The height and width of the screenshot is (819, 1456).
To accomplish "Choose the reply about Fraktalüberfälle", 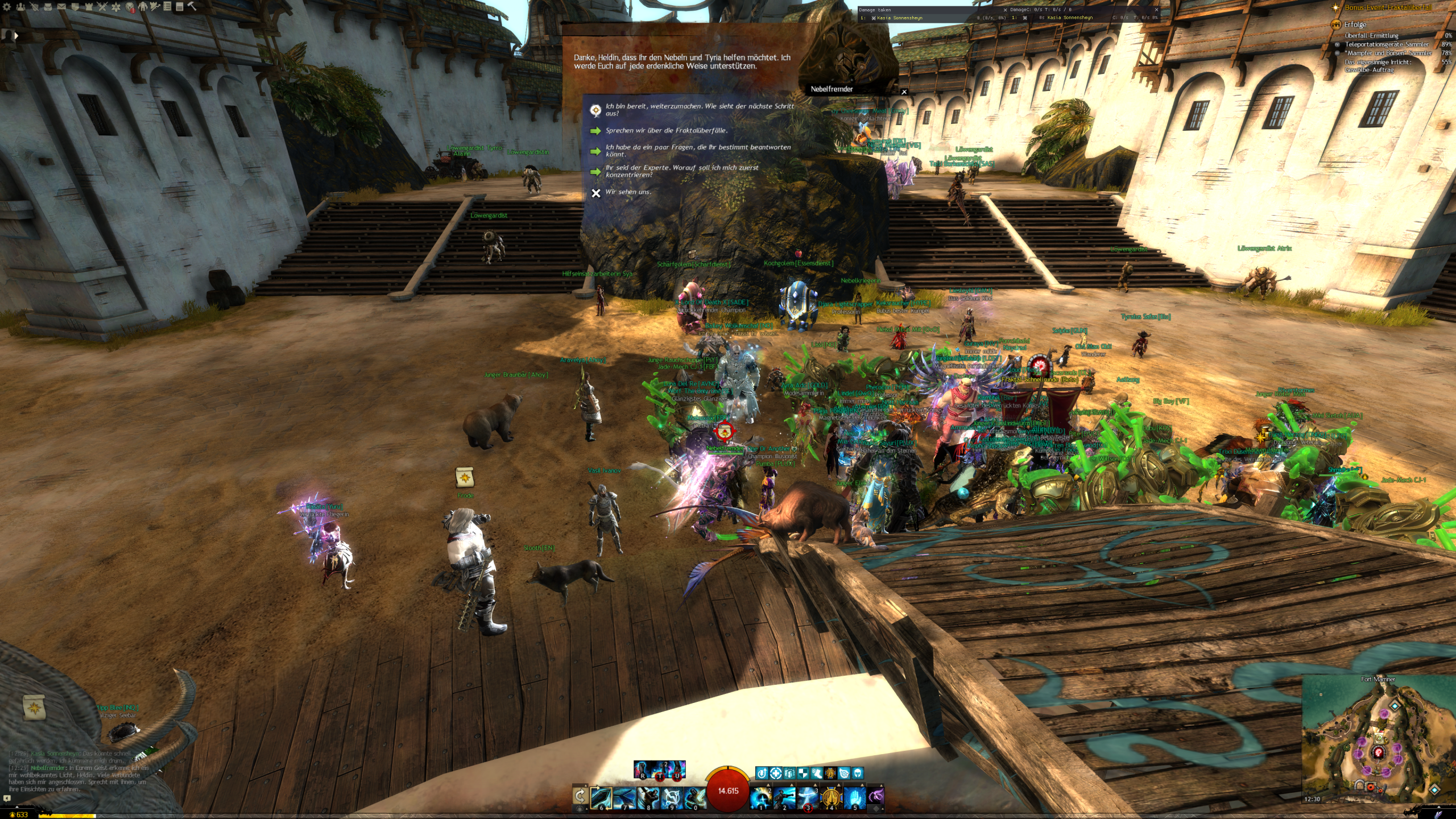I will point(666,131).
